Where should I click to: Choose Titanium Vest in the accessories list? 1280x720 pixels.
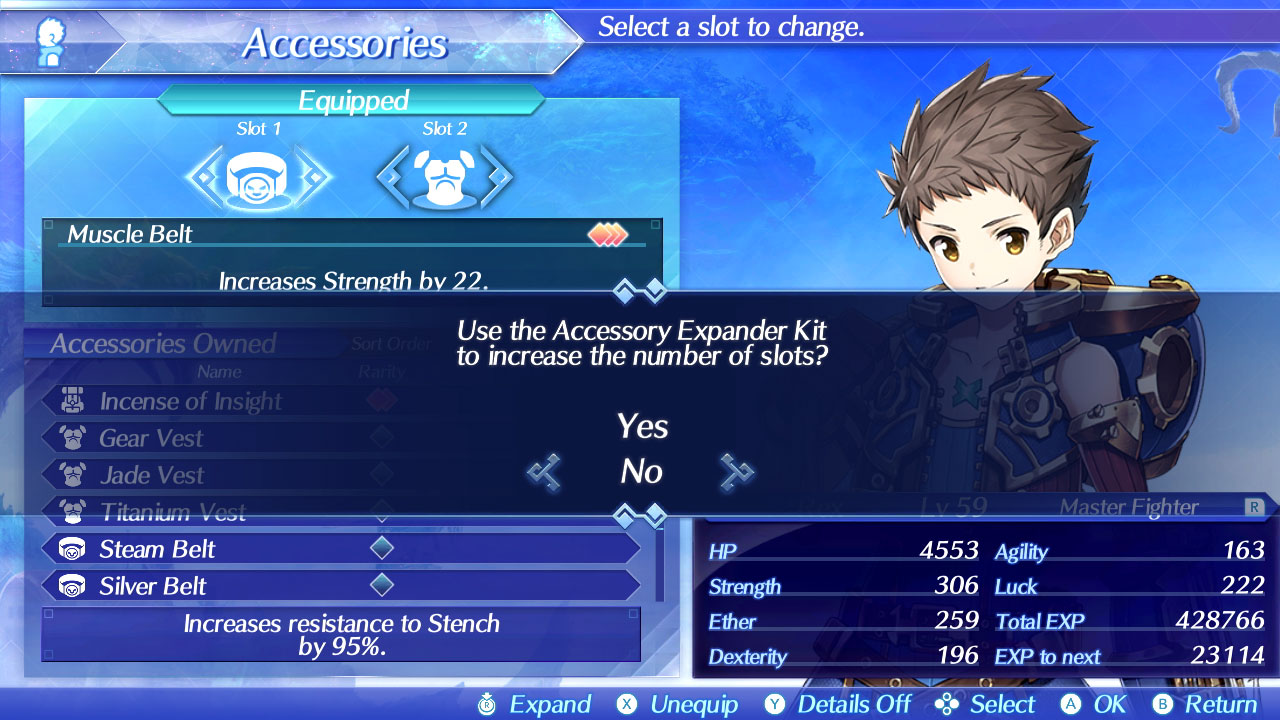click(x=172, y=513)
